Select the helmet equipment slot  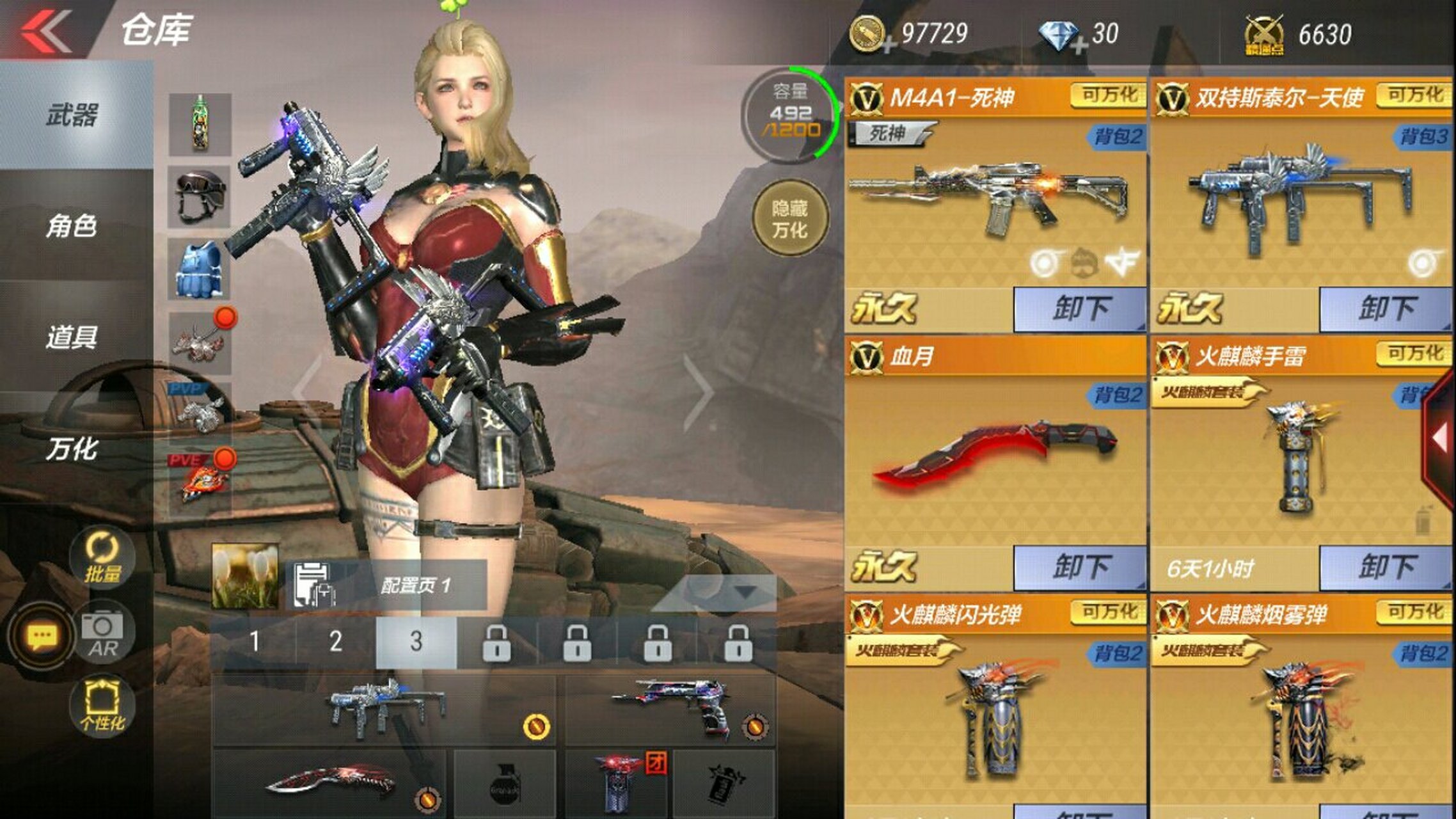(200, 197)
